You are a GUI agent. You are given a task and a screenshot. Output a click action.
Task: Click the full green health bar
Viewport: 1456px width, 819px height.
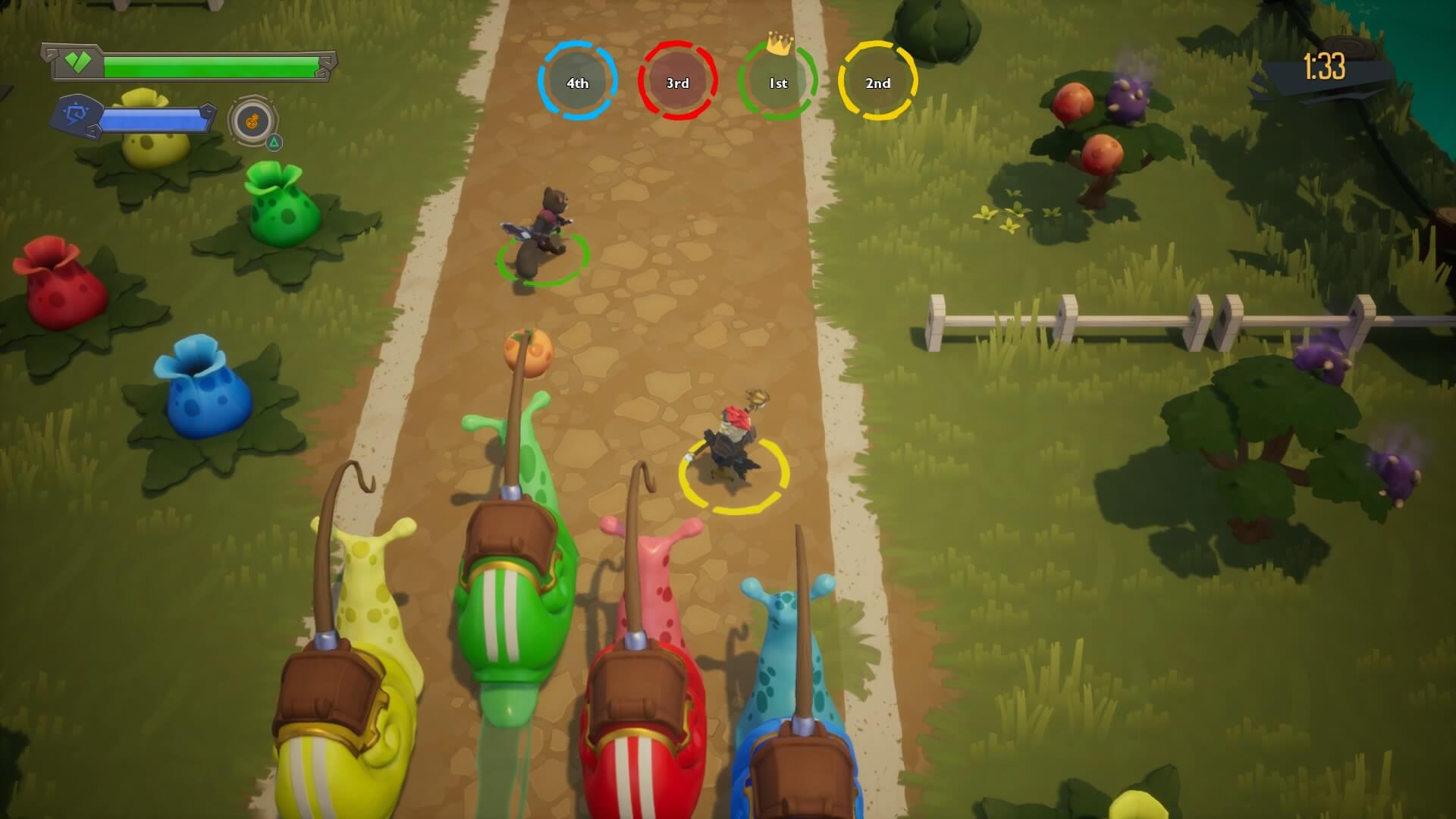(x=212, y=64)
